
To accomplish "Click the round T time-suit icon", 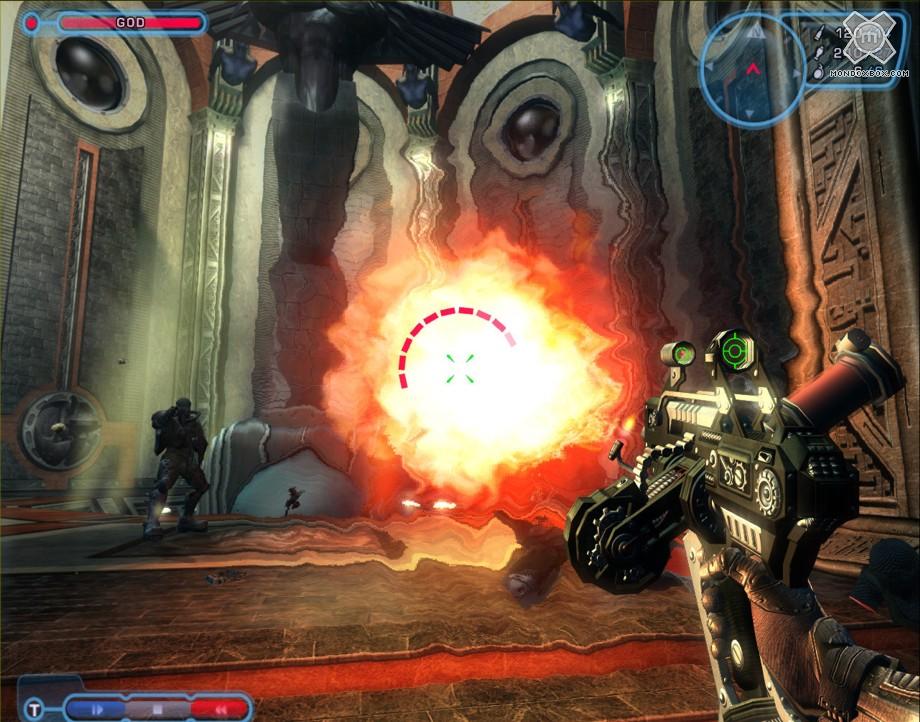I will point(34,709).
